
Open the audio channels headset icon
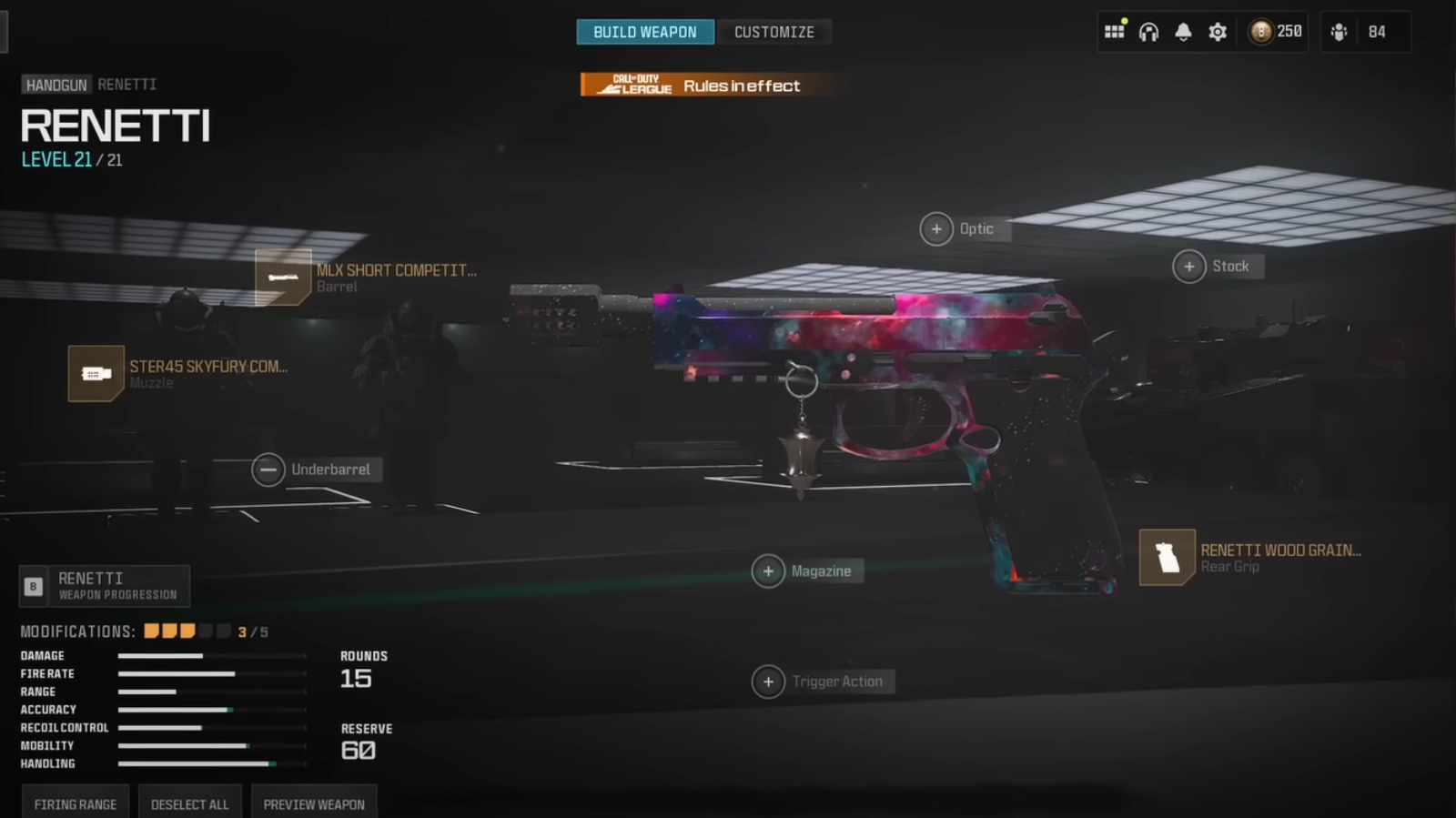coord(1148,31)
